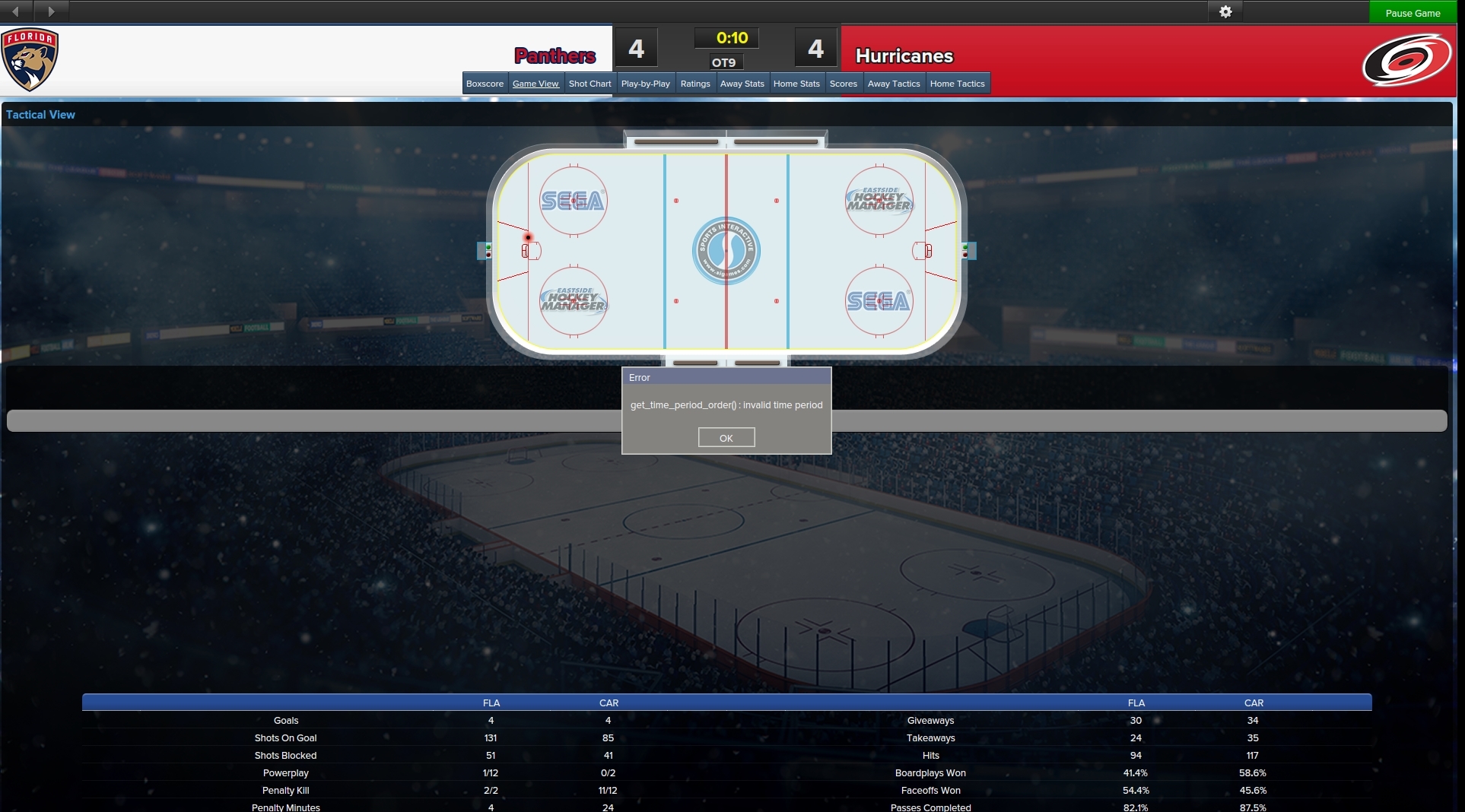The image size is (1465, 812).
Task: Switch to the Game View tab
Action: click(x=535, y=84)
